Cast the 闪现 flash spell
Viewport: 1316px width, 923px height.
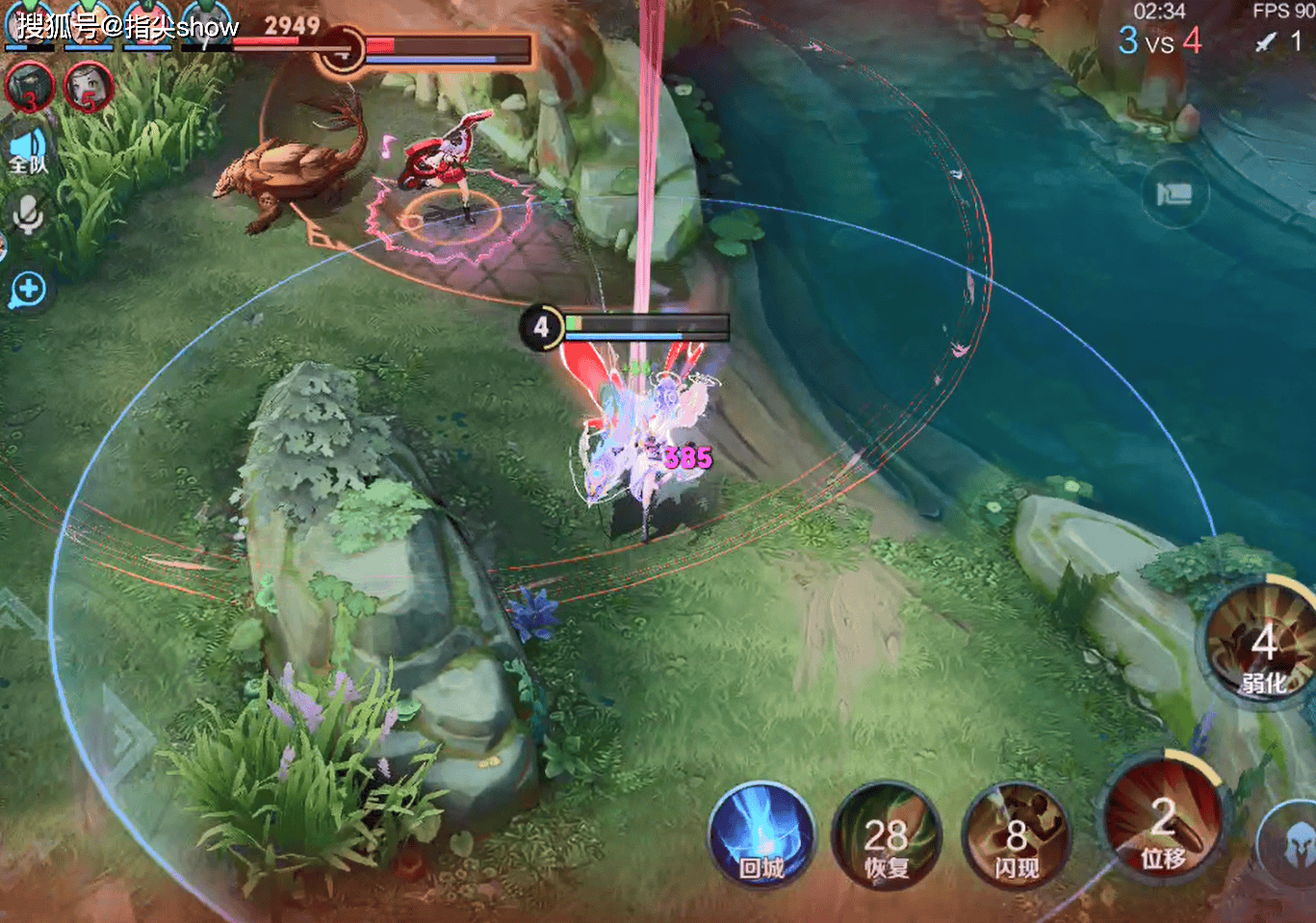click(1016, 835)
